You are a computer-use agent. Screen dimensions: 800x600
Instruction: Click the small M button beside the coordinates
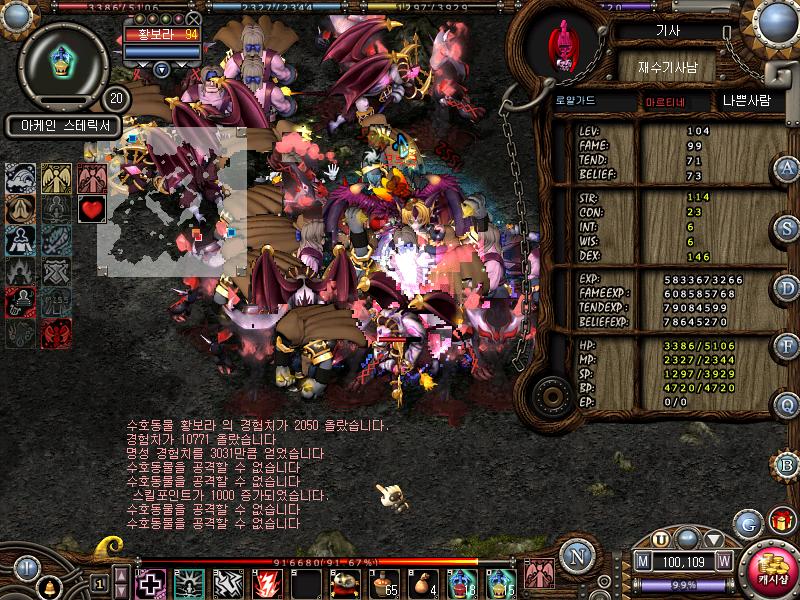[x=642, y=562]
